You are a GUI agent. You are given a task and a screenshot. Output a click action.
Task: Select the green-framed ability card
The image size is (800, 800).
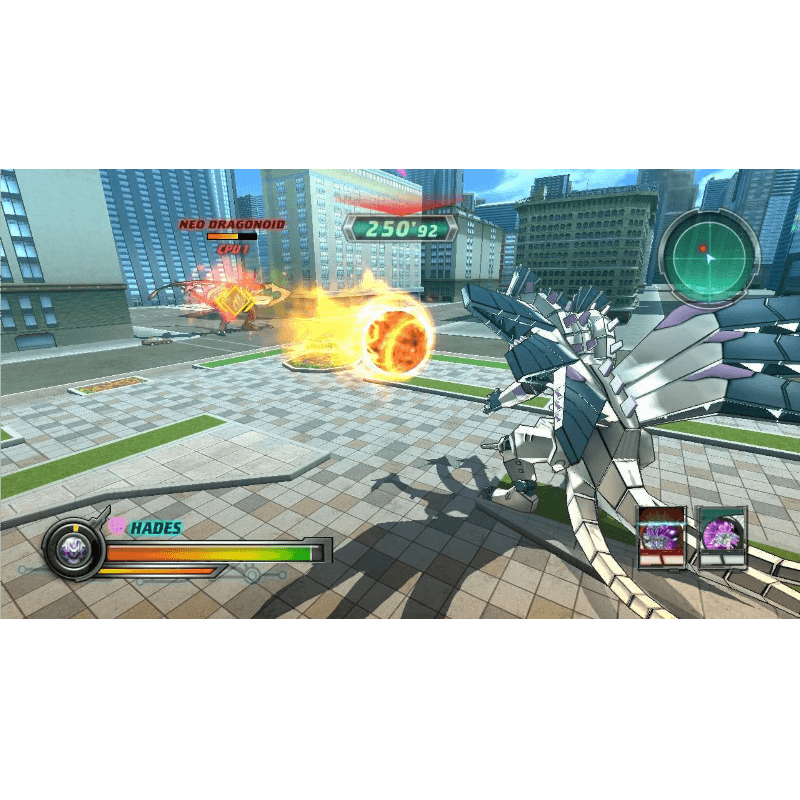pos(722,538)
